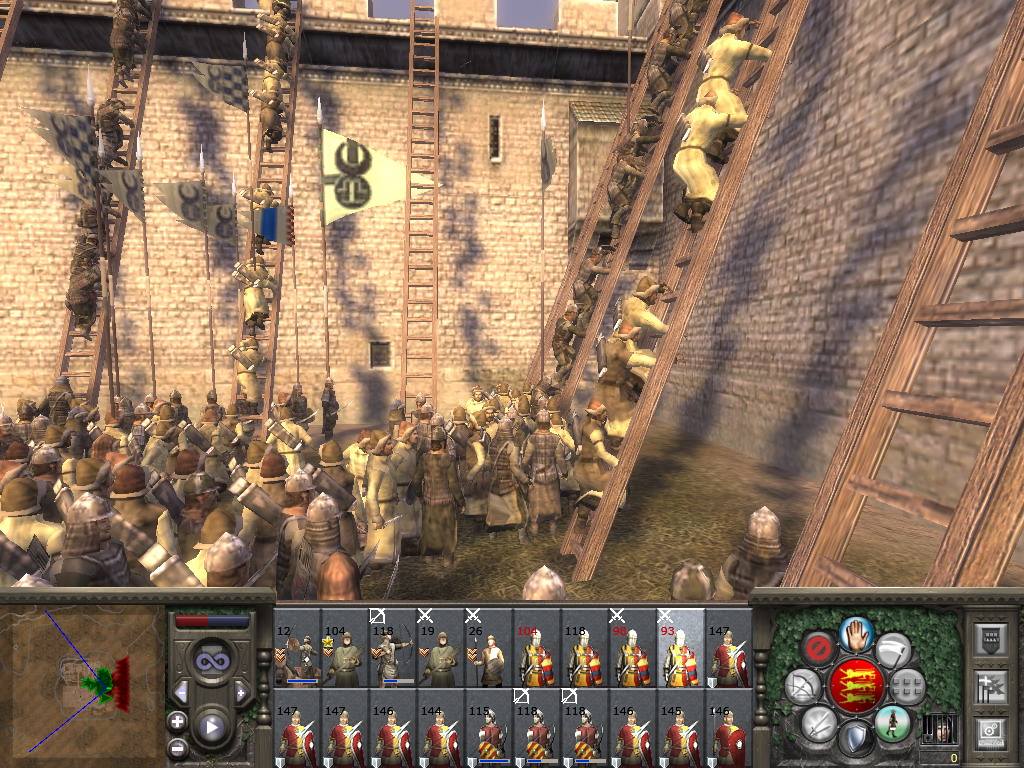
Task: Zoom in the minimap with plus button
Action: pos(177,721)
